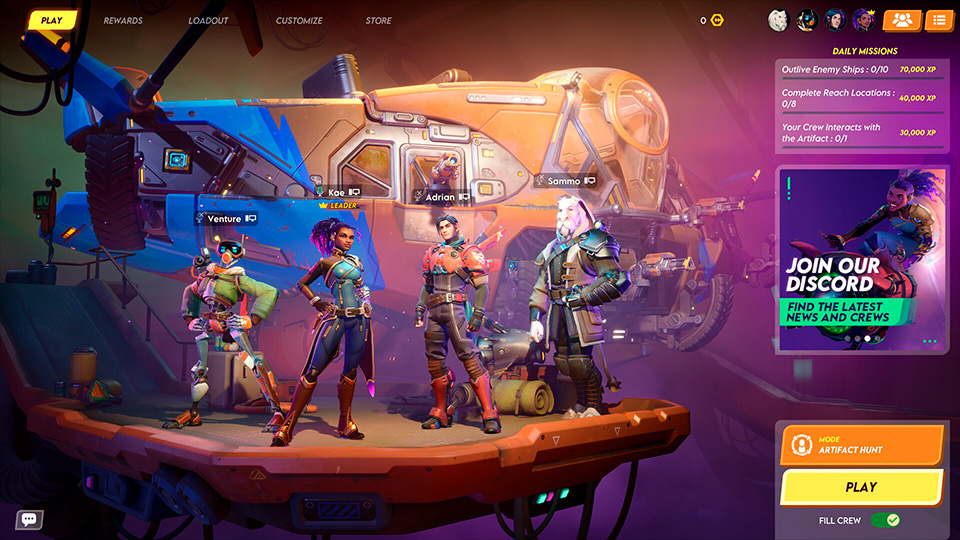Select the white rhino crew portrait
The image size is (960, 540).
[778, 20]
